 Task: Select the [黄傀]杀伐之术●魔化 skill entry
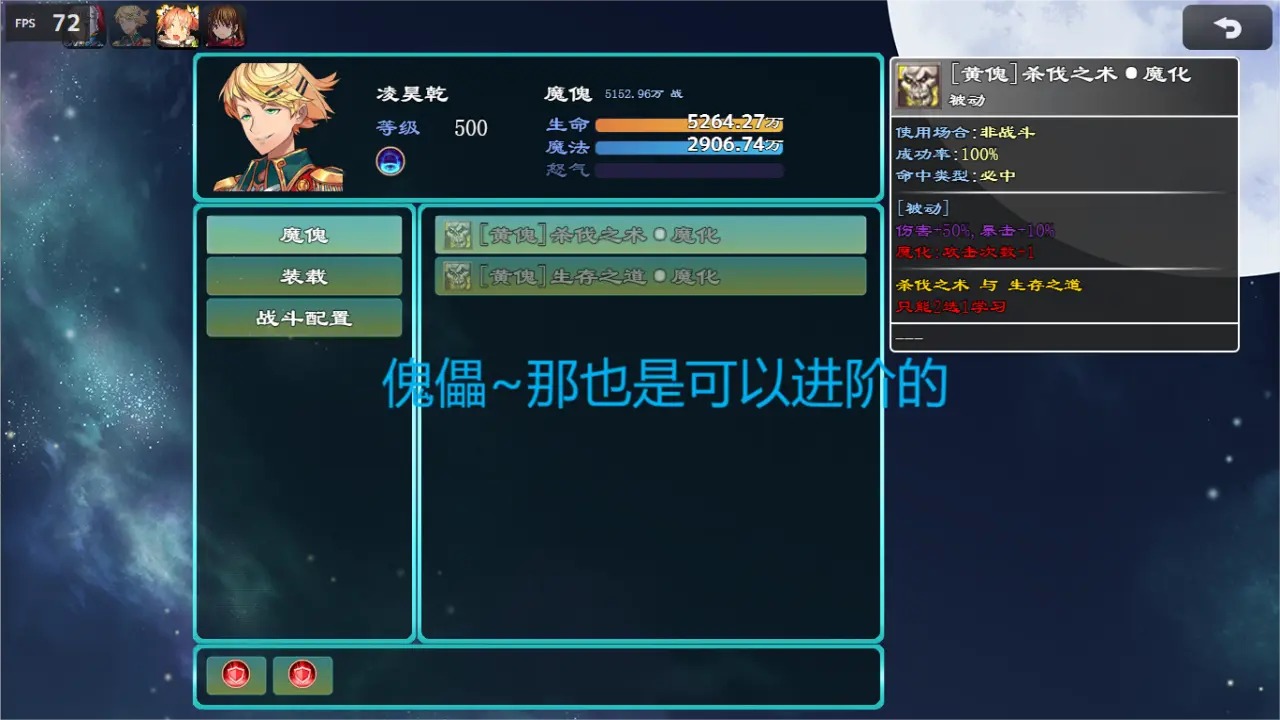click(650, 234)
